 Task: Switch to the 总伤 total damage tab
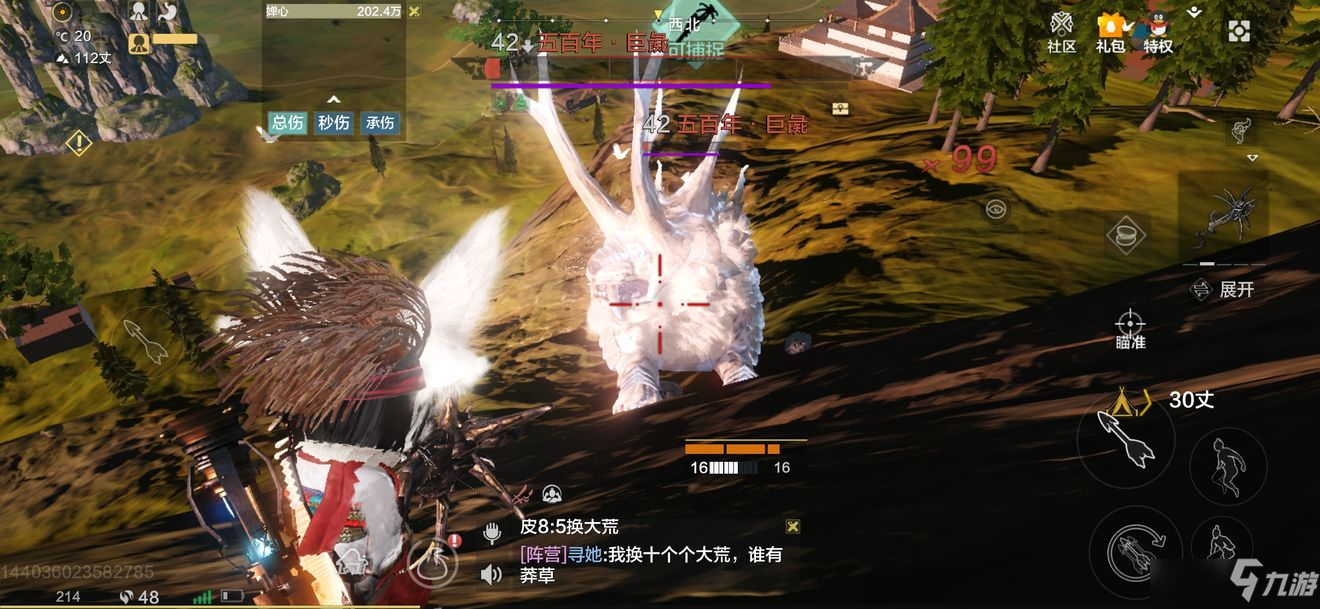pos(287,123)
